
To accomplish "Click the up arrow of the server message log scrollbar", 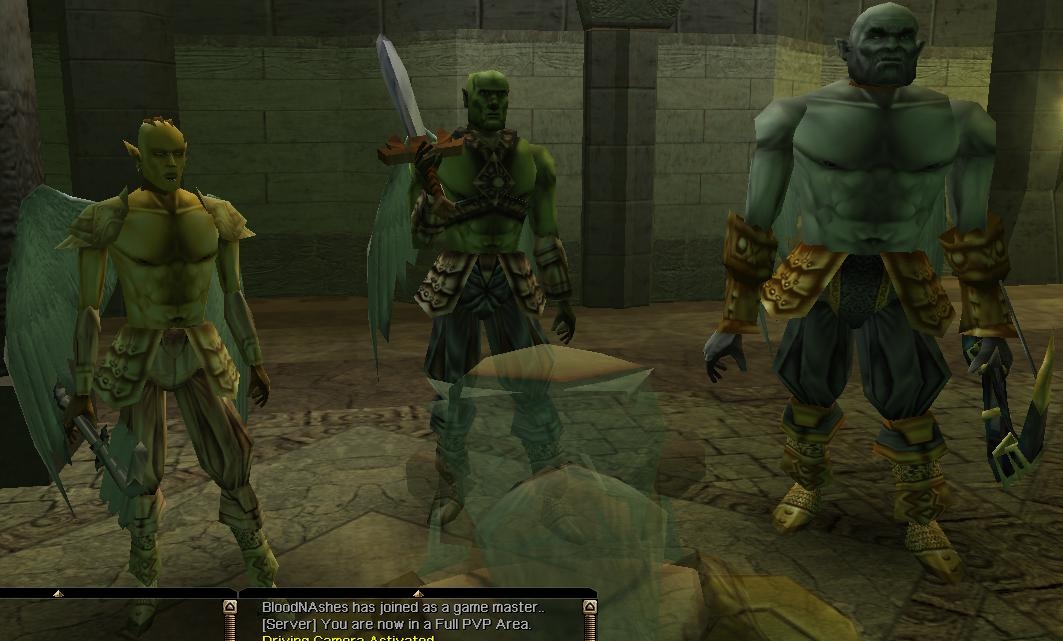I will tap(589, 607).
